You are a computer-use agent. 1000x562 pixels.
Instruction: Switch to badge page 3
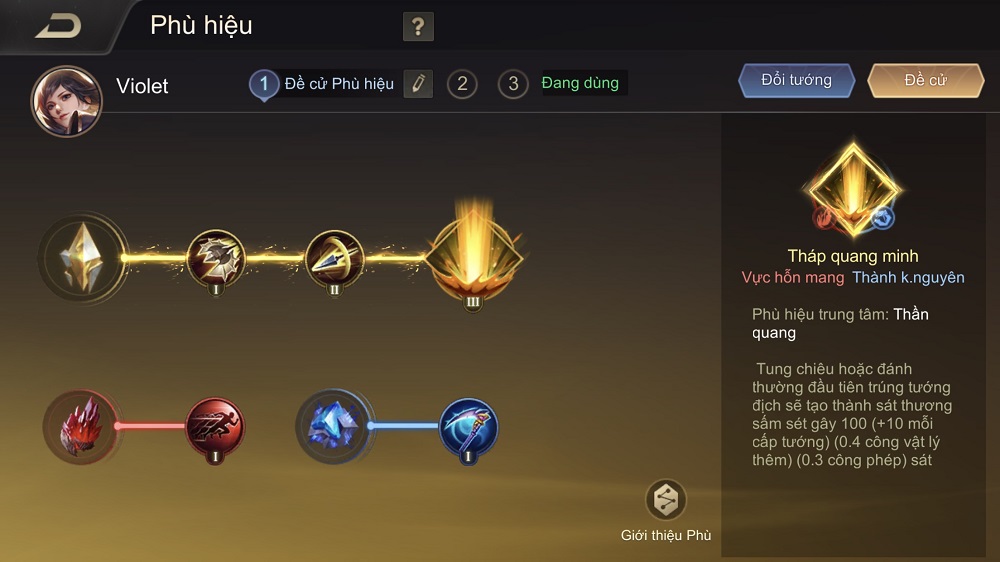pyautogui.click(x=513, y=84)
